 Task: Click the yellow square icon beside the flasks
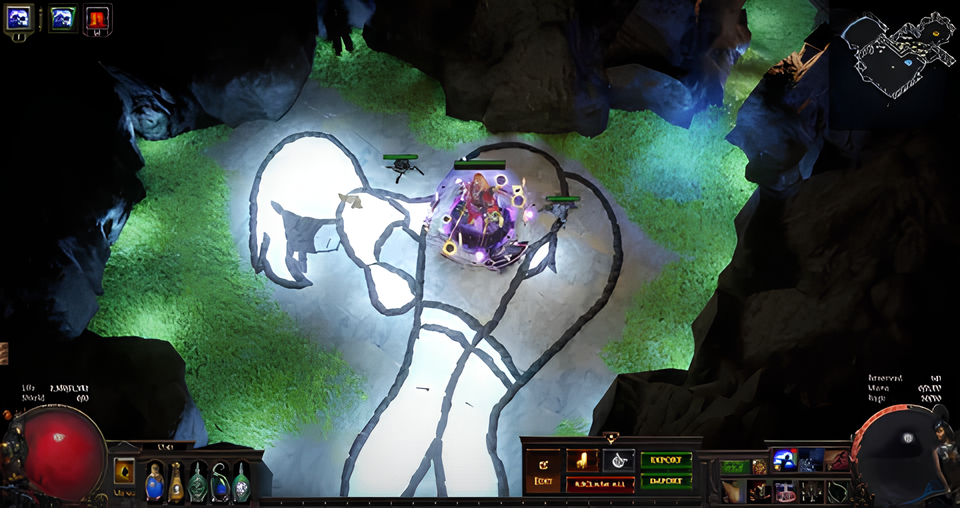pyautogui.click(x=124, y=470)
